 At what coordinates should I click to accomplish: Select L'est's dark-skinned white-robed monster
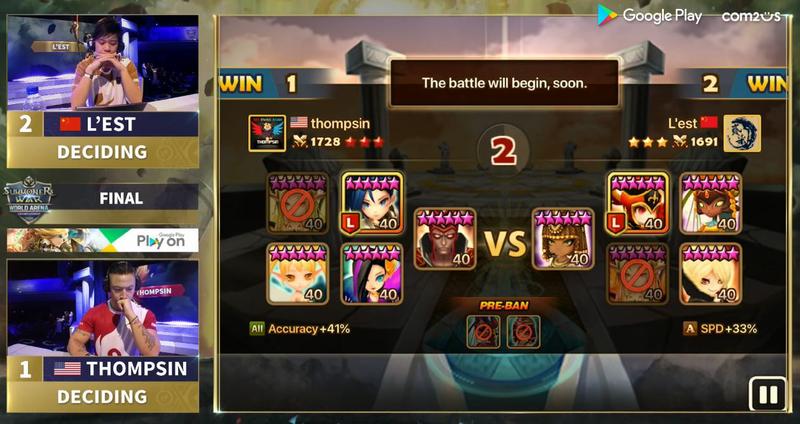point(710,203)
